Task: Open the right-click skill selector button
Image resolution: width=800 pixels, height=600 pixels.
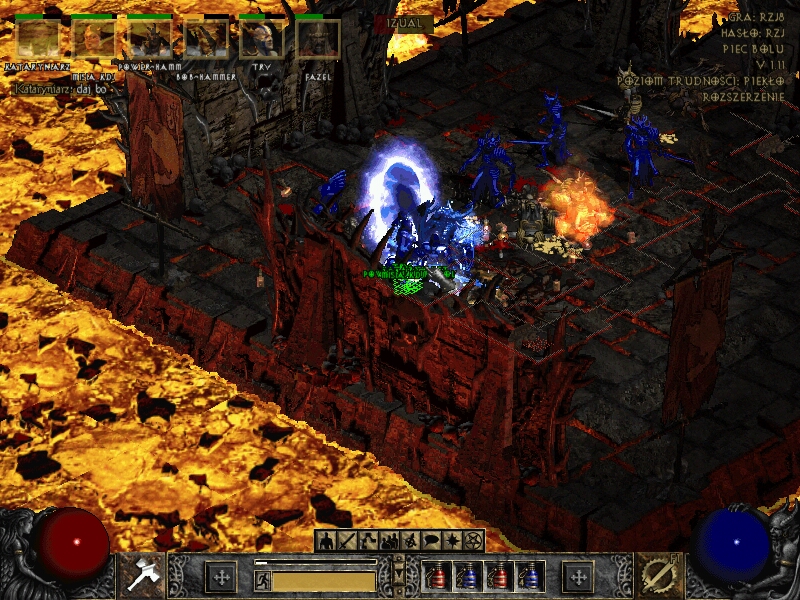Action: tap(660, 575)
